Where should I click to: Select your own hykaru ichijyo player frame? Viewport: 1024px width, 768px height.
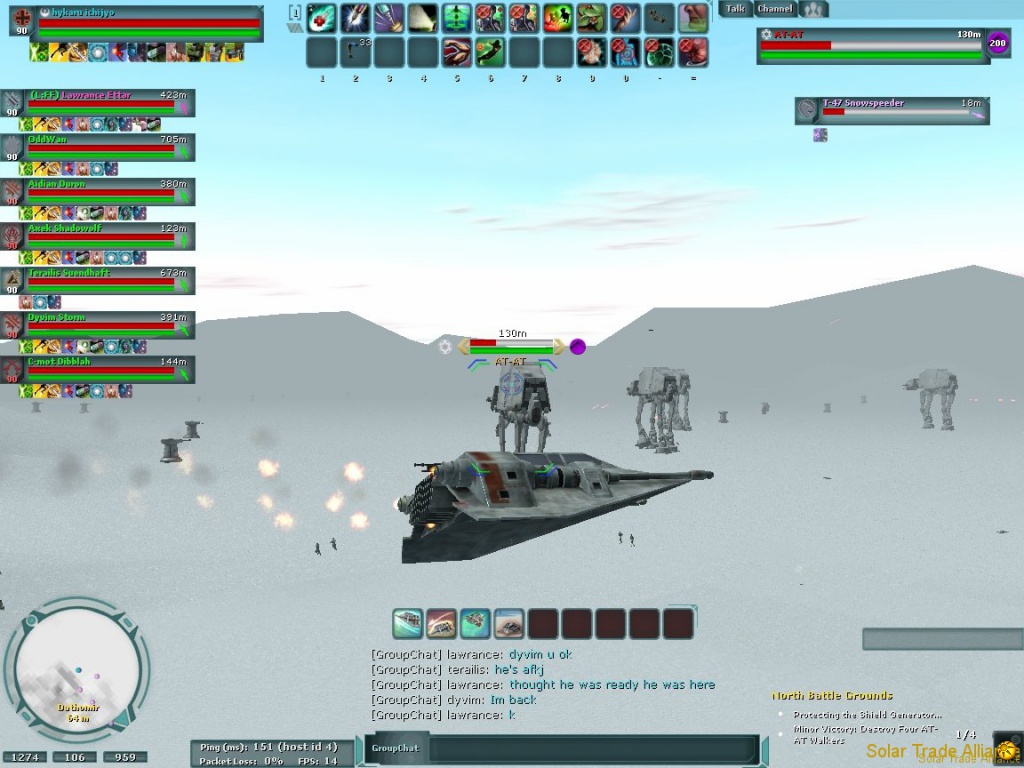pos(150,24)
